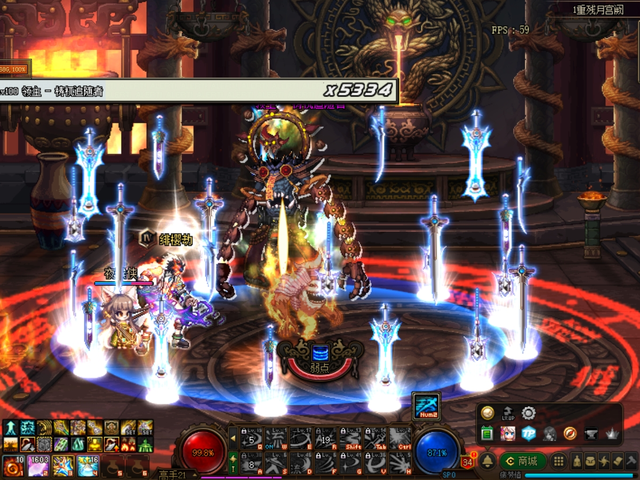Select the blue TP icon
Viewport: 640px width, 480px height.
pos(529,433)
